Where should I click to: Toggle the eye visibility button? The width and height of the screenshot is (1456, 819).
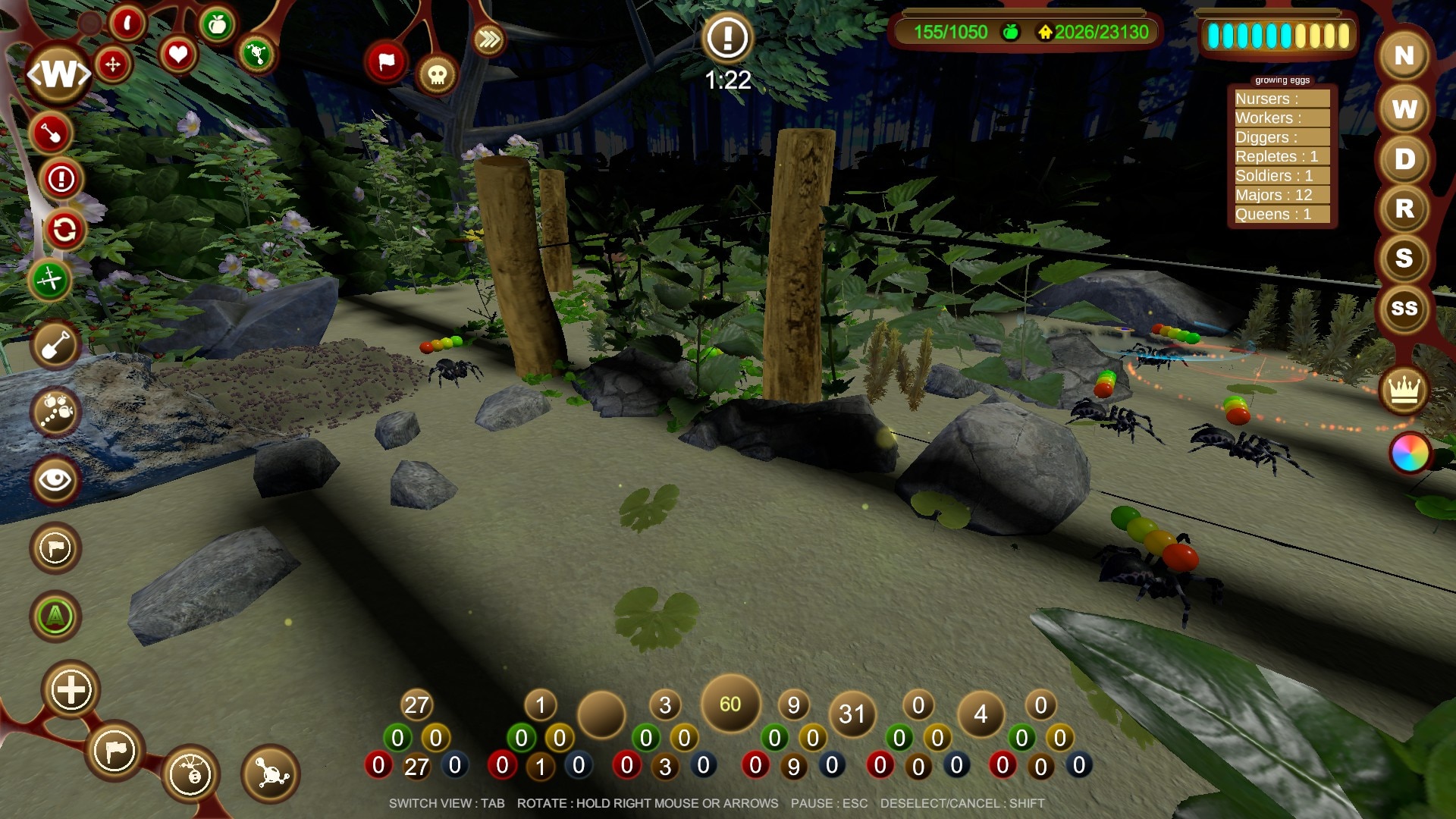[55, 479]
